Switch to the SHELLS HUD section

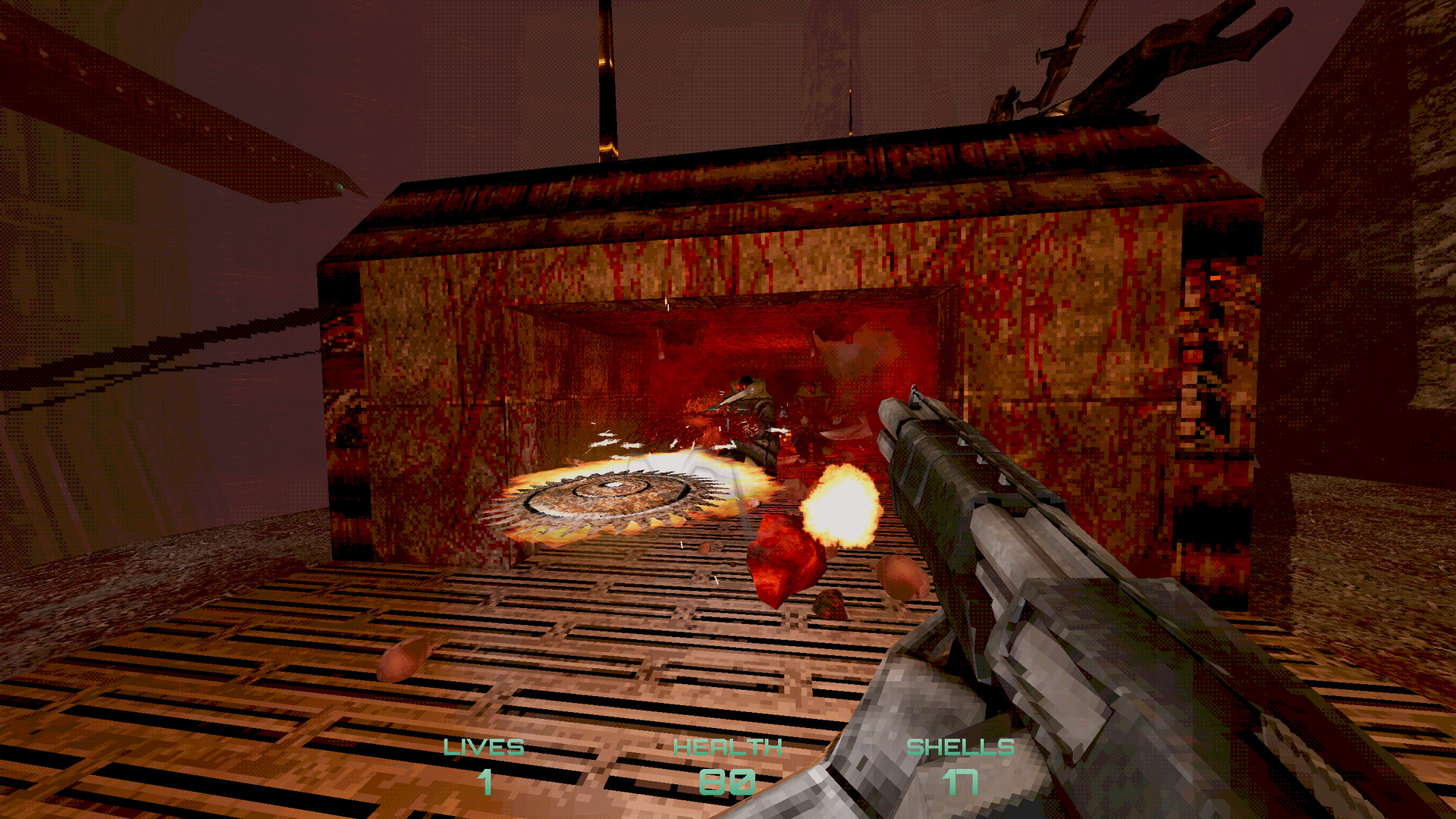pos(962,747)
